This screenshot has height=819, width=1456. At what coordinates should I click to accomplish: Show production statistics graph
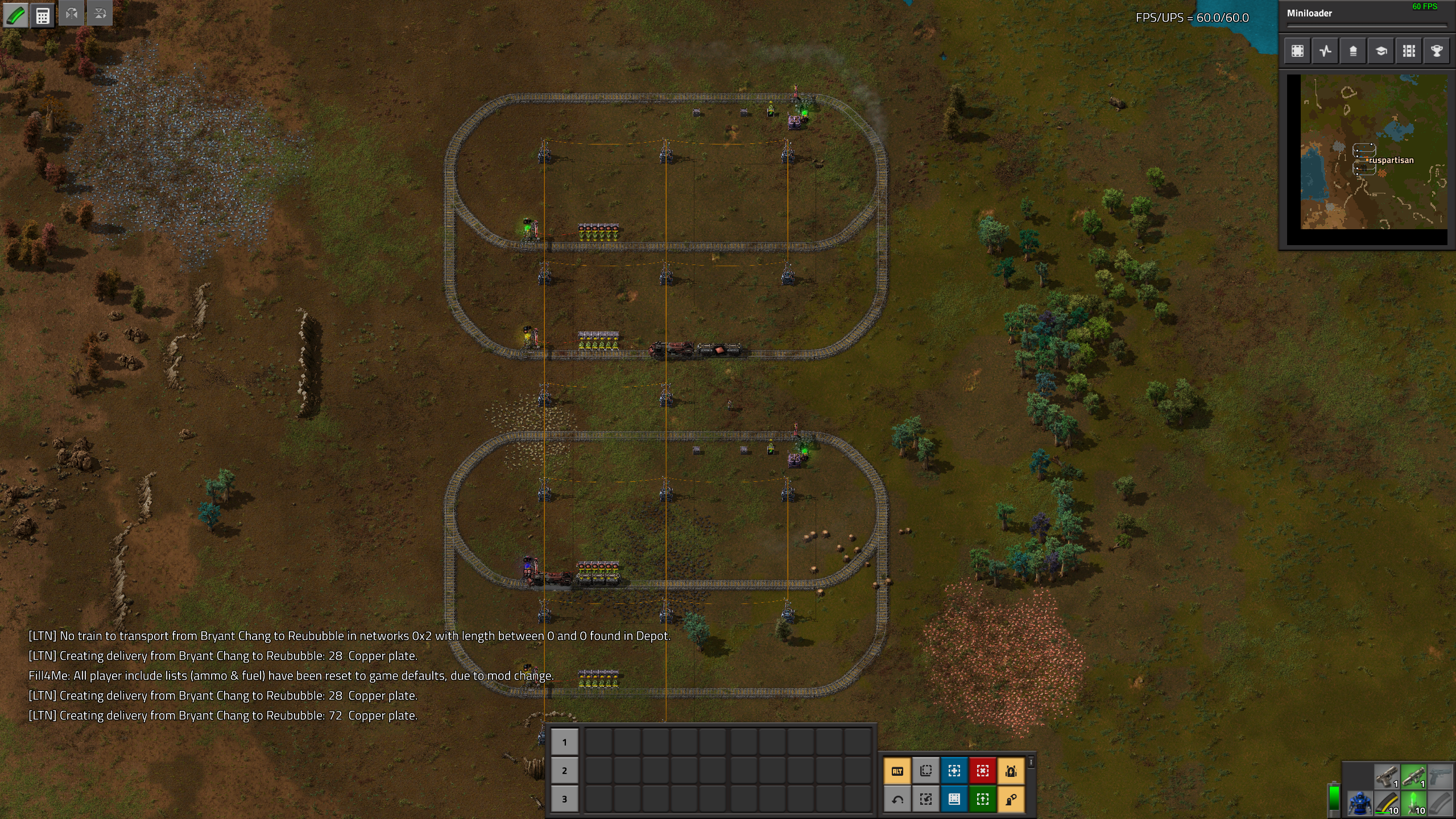[x=1325, y=51]
